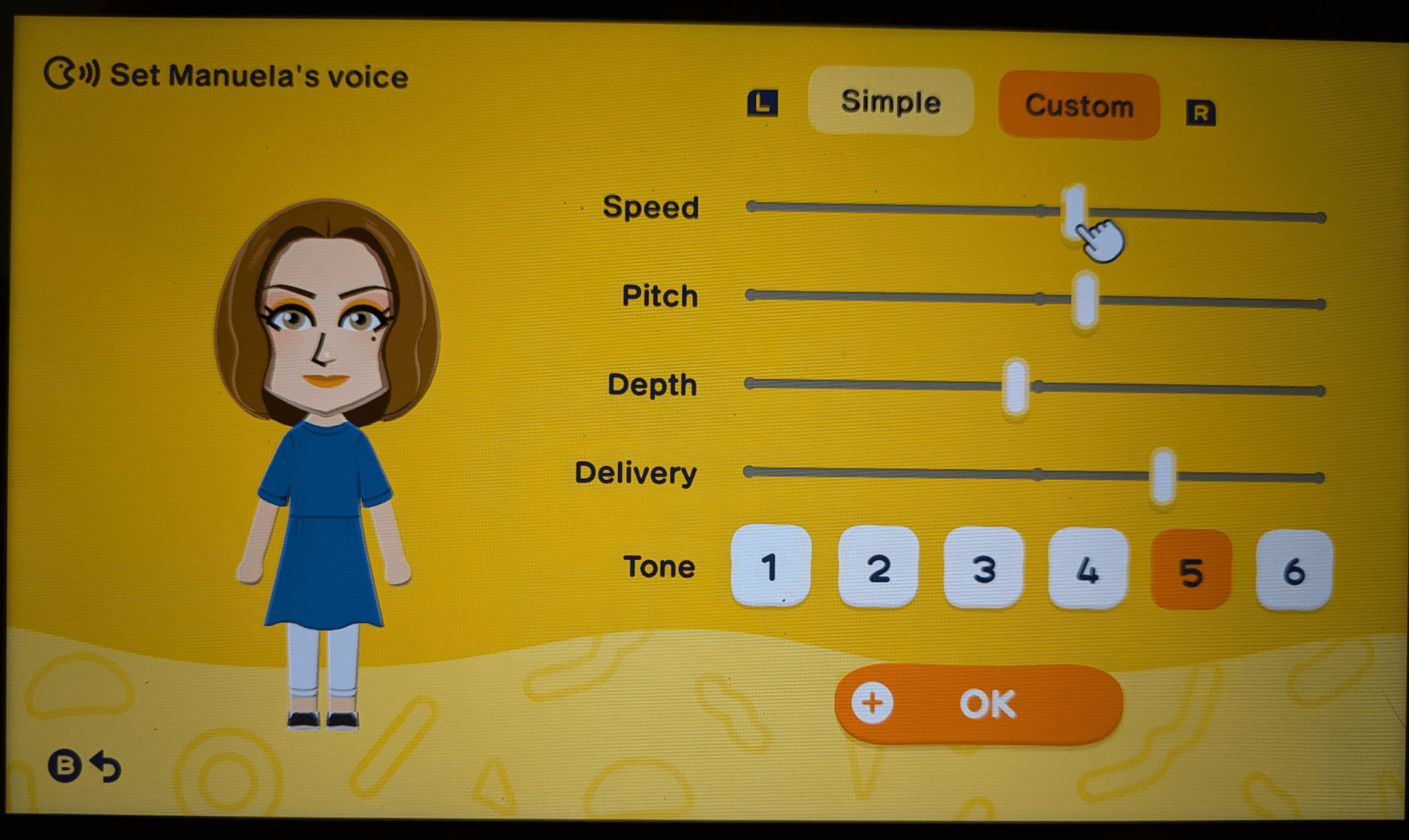Select the back arrow icon near the B button
This screenshot has height=840, width=1409.
pos(105,766)
